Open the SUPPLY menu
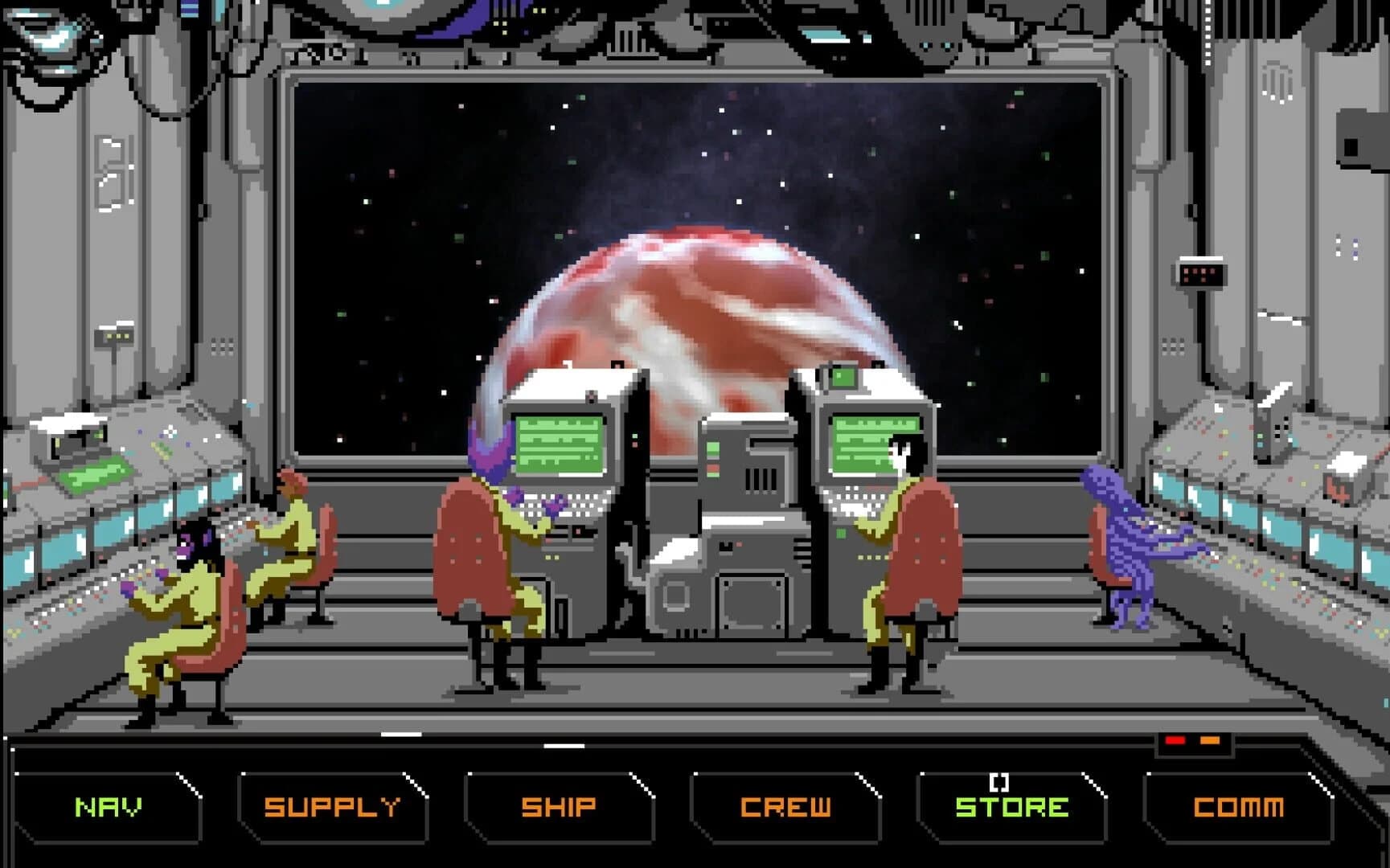This screenshot has width=1390, height=868. tap(331, 806)
